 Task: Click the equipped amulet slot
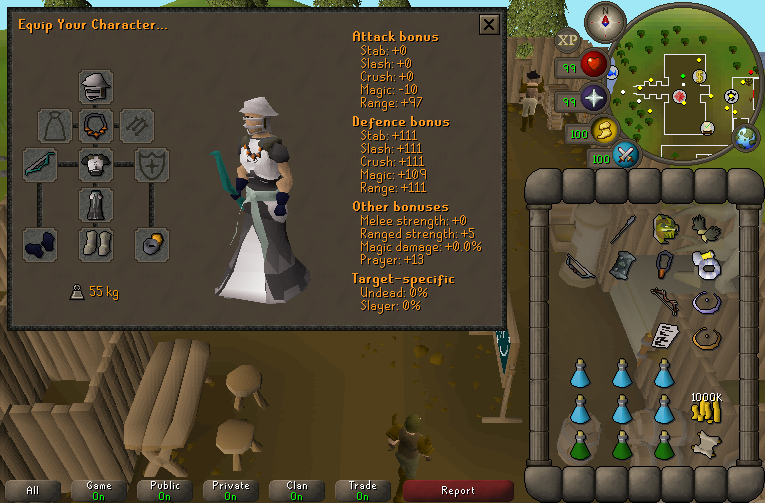(x=96, y=125)
